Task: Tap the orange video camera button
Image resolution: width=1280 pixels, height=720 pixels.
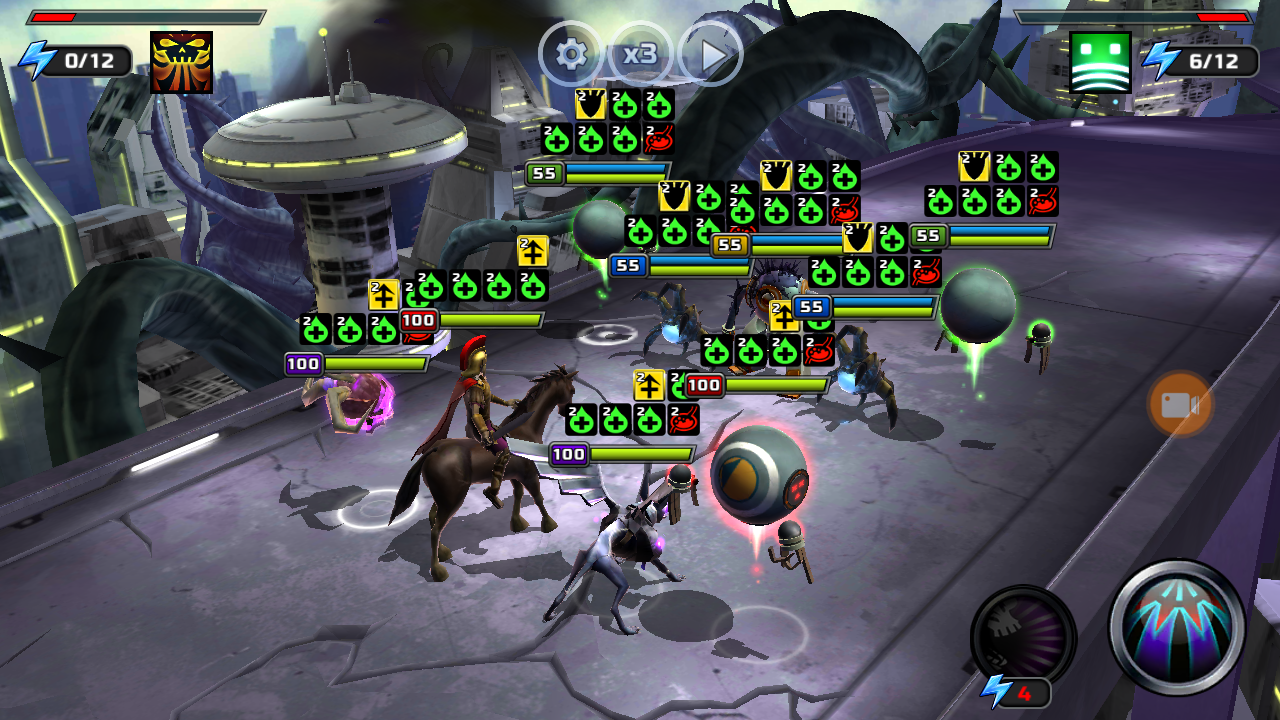Action: click(1180, 404)
